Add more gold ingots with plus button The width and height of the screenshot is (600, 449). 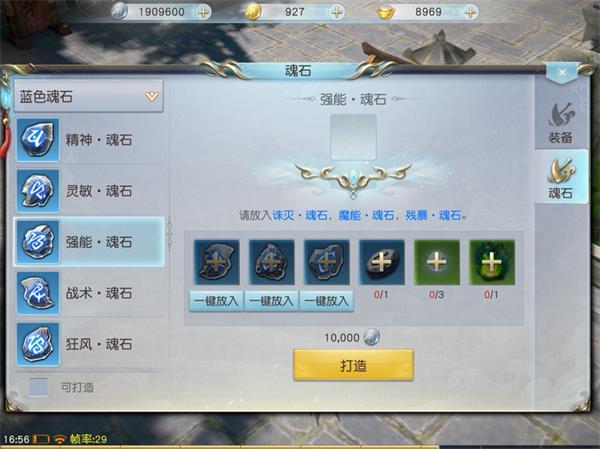pos(473,11)
